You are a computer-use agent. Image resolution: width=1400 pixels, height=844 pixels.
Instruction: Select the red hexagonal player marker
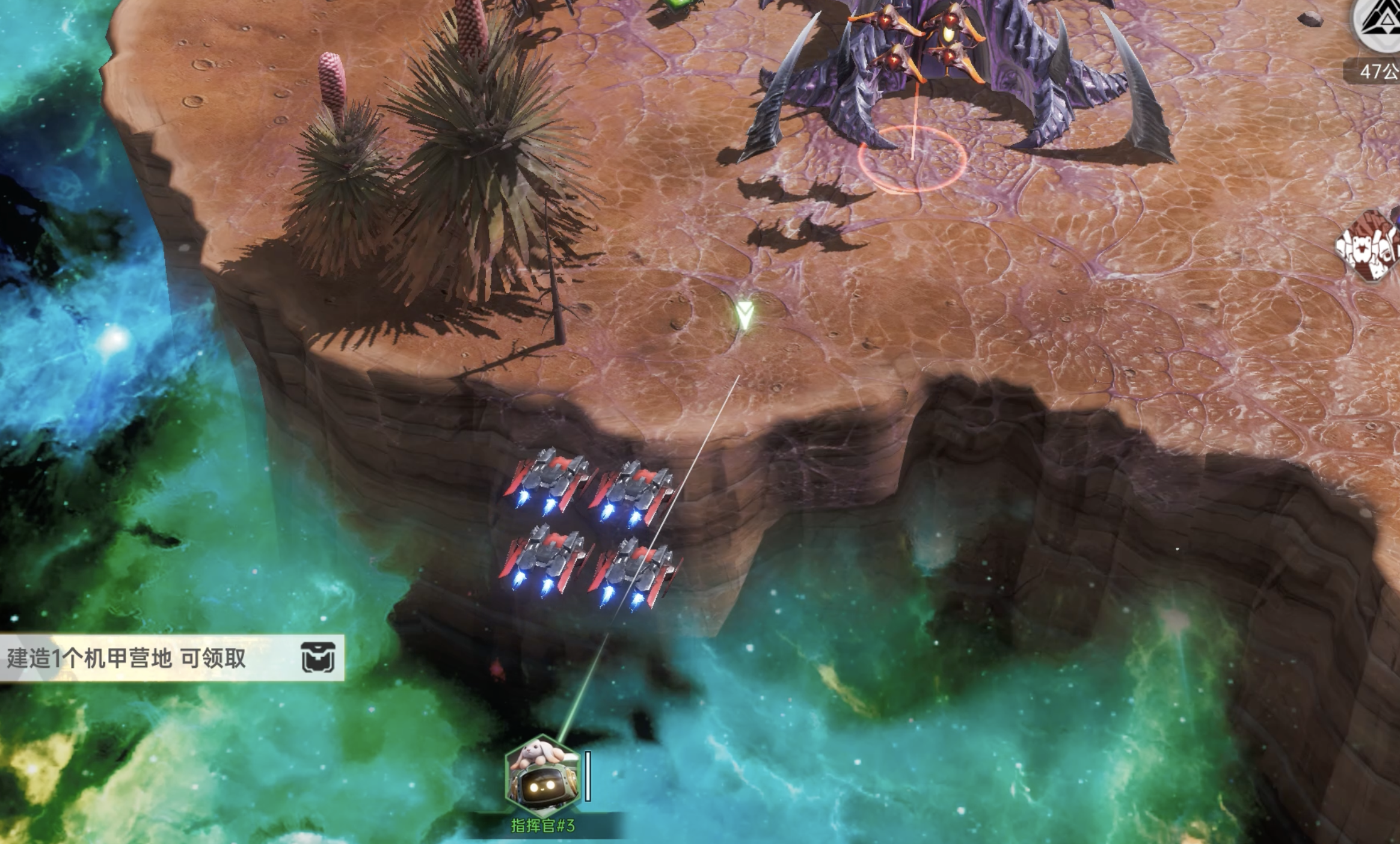tap(1370, 245)
